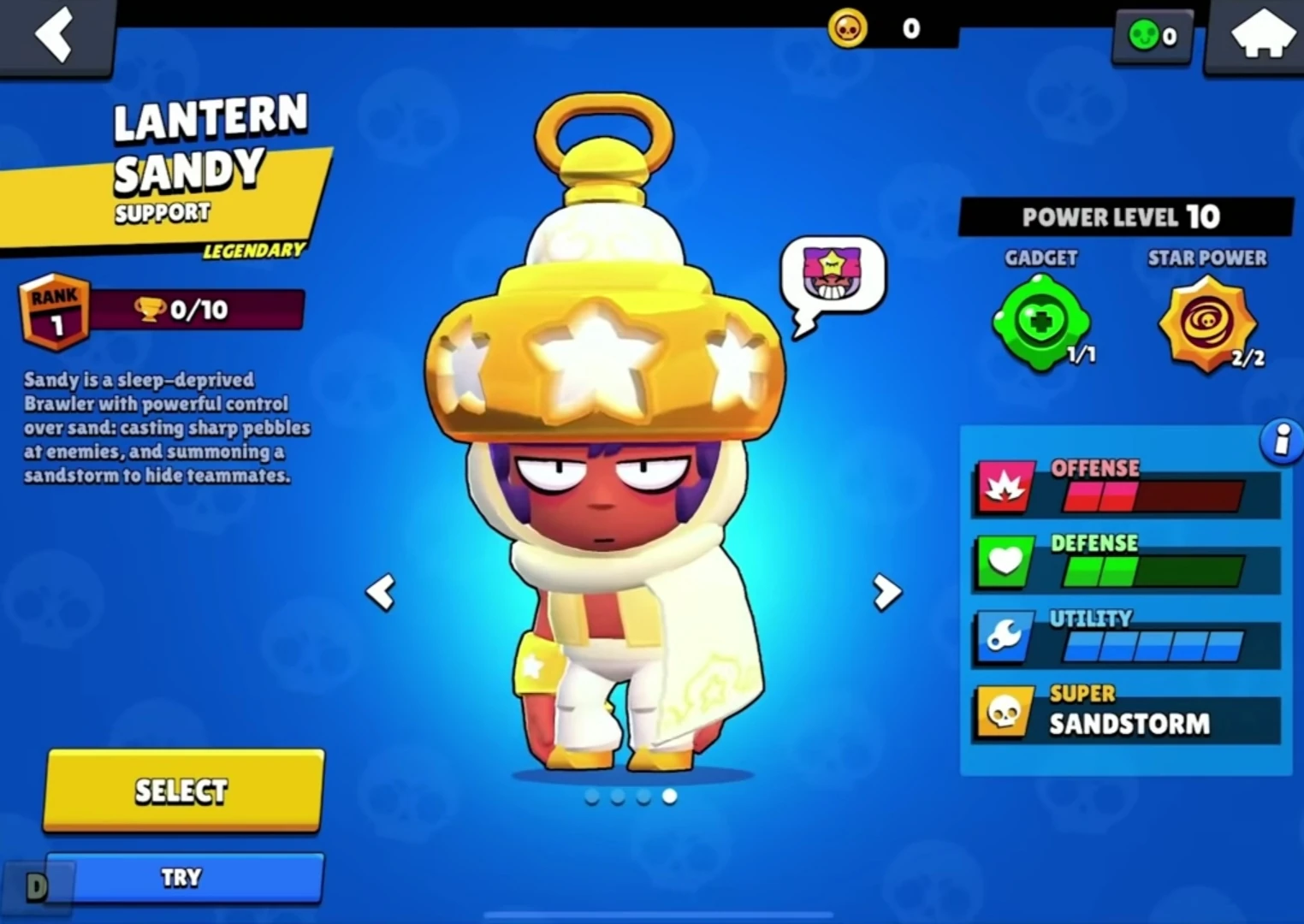1304x924 pixels.
Task: Tap the green token counter
Action: [x=1152, y=36]
